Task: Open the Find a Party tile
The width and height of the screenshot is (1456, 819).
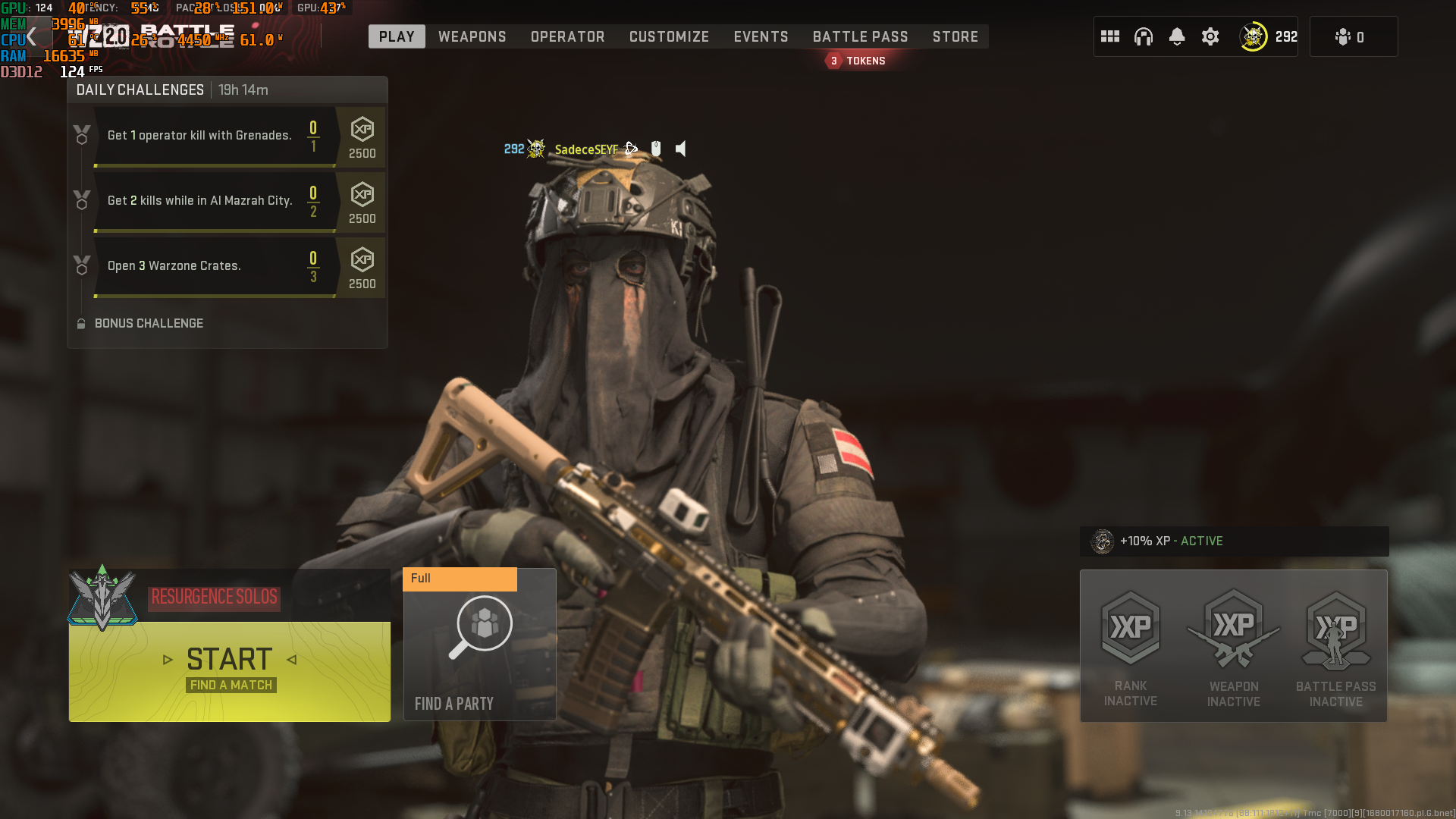Action: pos(479,645)
